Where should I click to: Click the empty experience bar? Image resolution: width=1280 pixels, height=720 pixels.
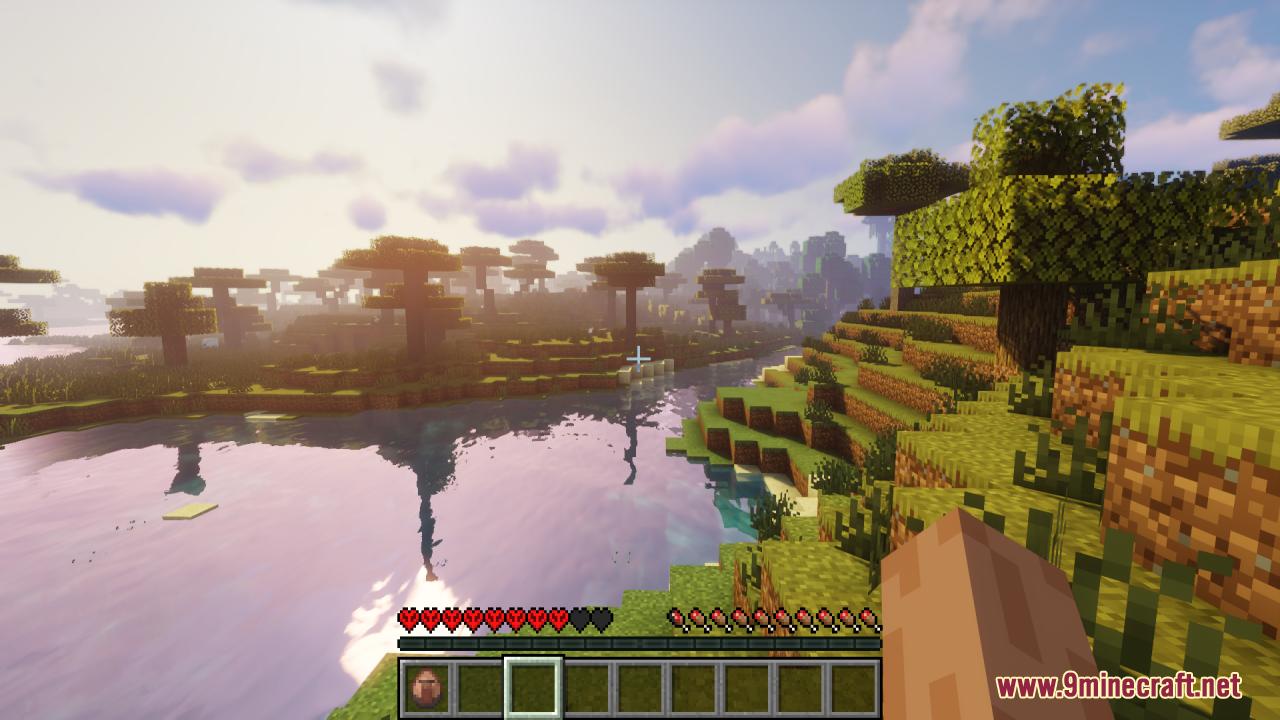(640, 643)
